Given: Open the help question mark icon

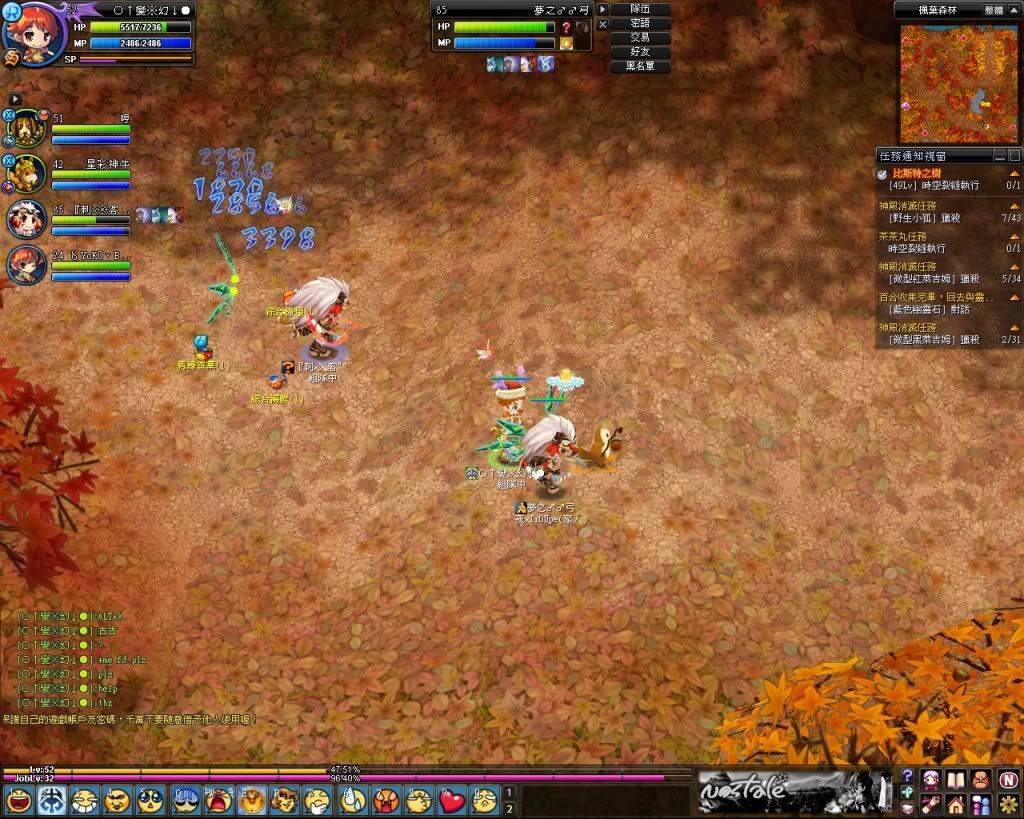Looking at the screenshot, I should tap(907, 776).
